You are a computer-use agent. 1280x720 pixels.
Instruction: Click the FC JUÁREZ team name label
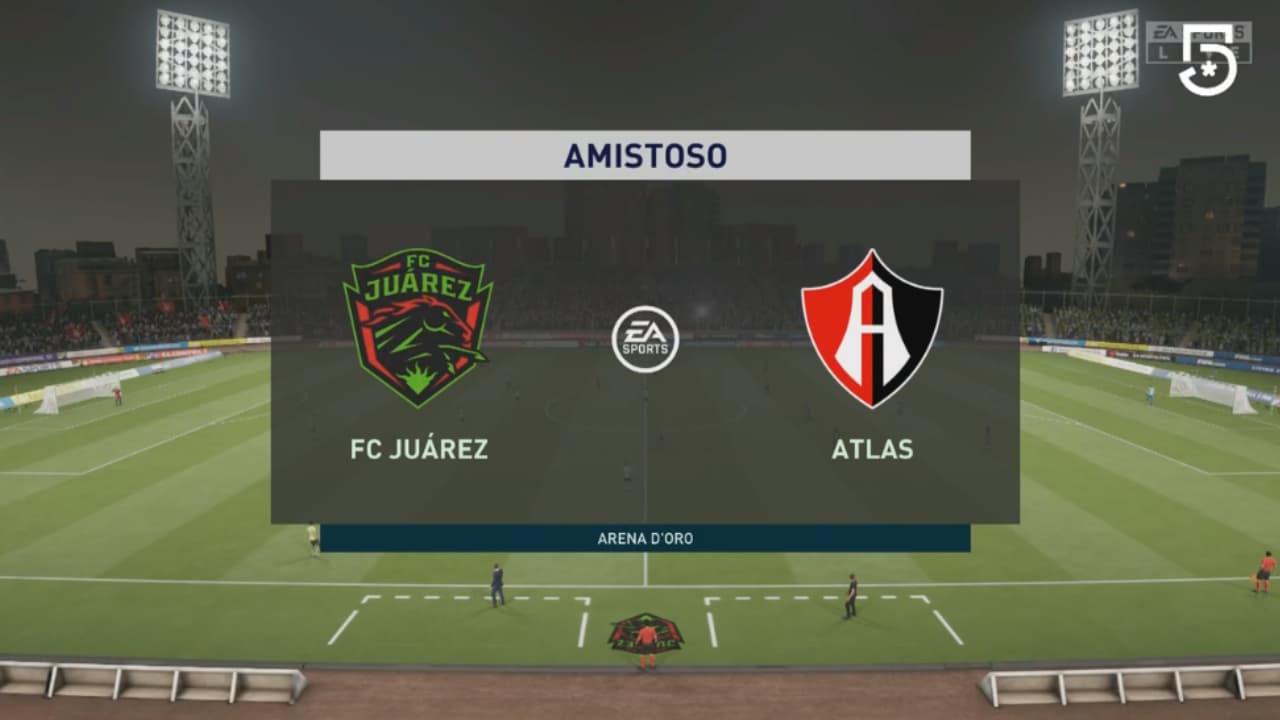(420, 450)
